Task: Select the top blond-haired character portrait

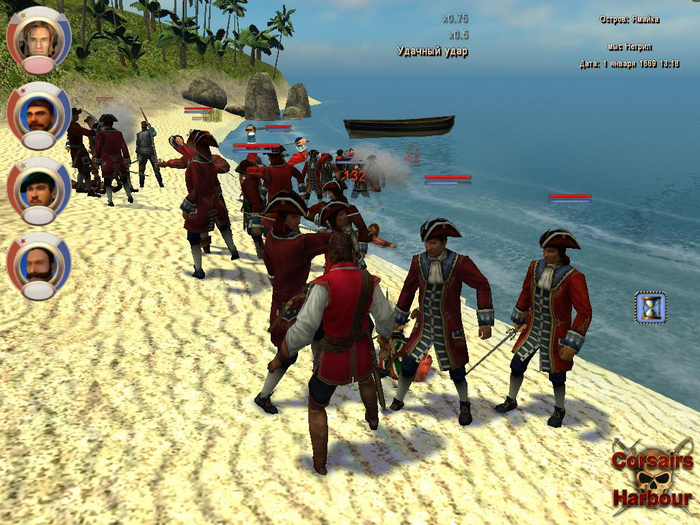Action: click(39, 37)
